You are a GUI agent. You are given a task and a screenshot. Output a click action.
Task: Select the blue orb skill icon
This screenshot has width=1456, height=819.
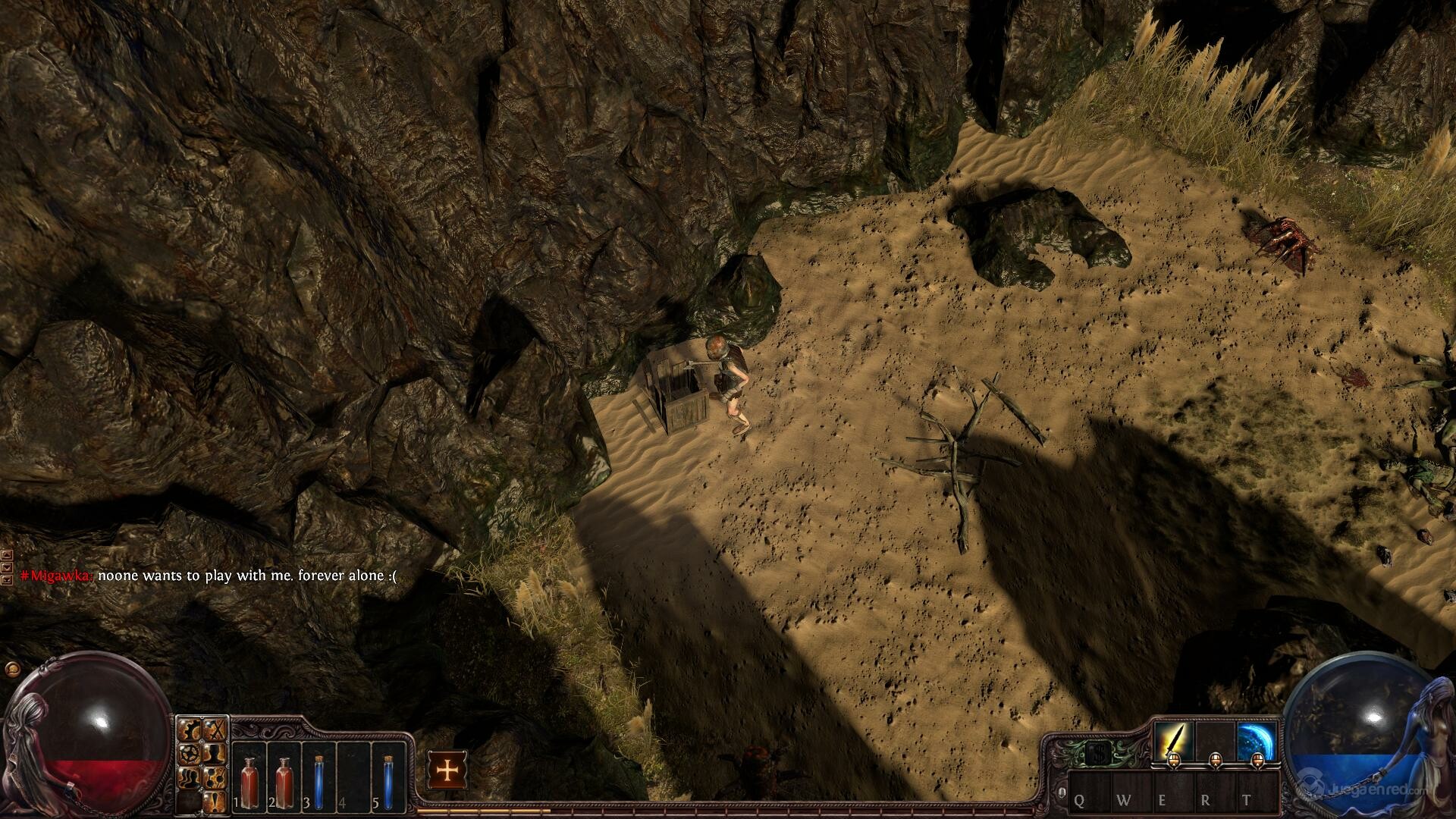coord(1257,739)
